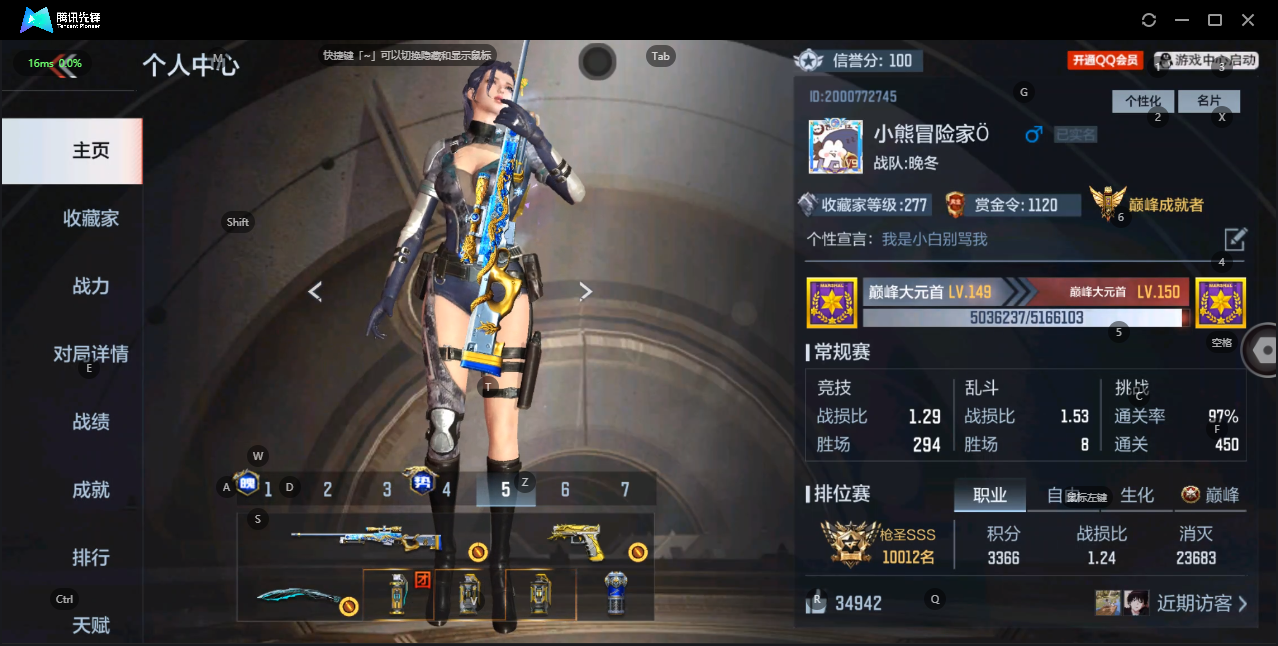The image size is (1278, 646).
Task: Open the 排行 rankings page
Action: pyautogui.click(x=91, y=557)
